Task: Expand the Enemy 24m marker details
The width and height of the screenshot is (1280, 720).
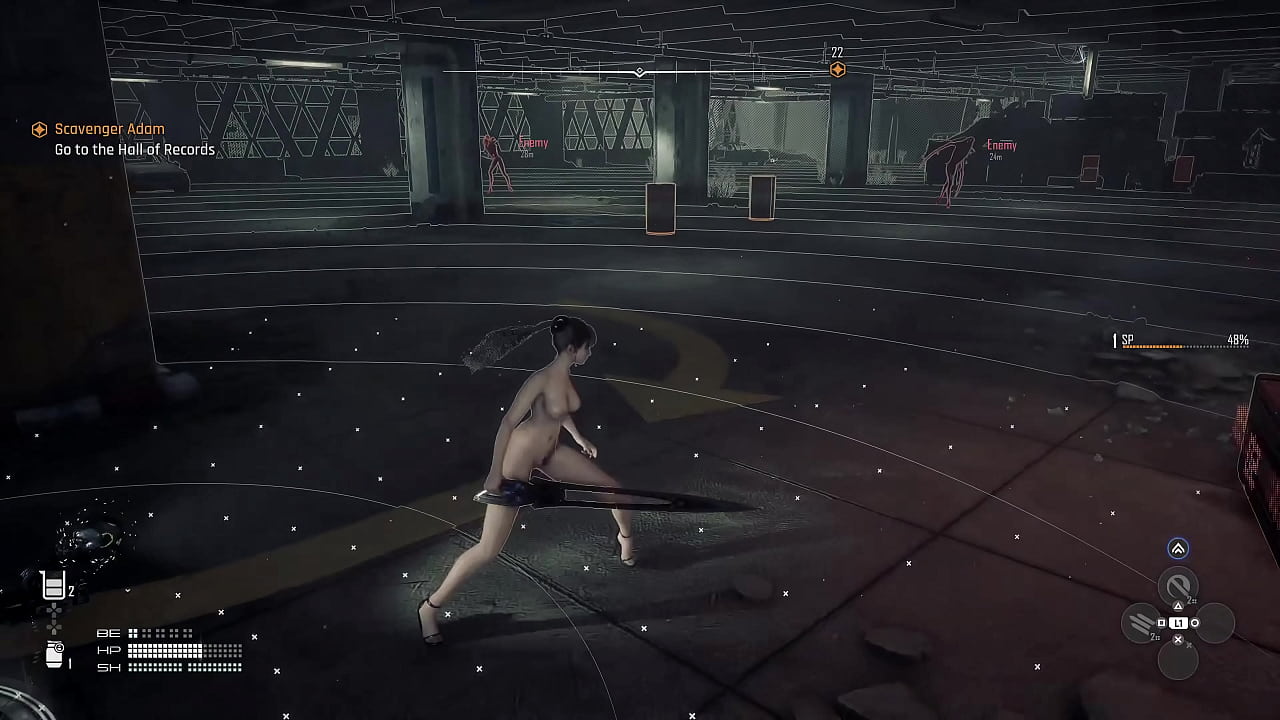Action: (1000, 145)
